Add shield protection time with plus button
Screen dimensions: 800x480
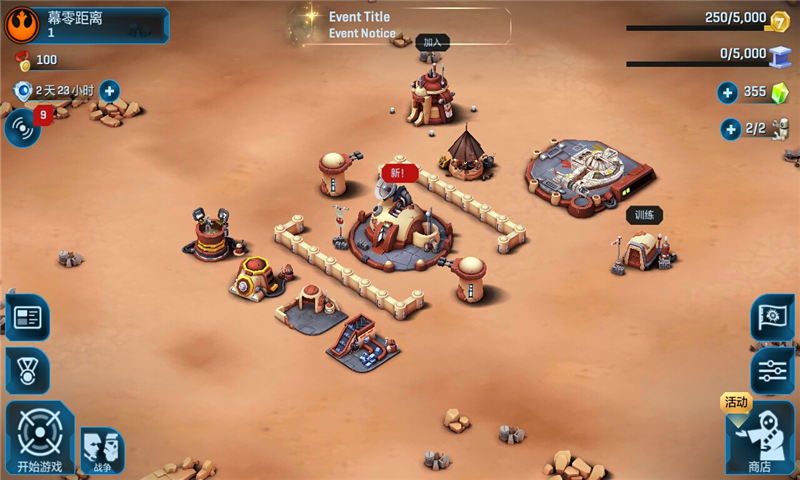pyautogui.click(x=108, y=91)
